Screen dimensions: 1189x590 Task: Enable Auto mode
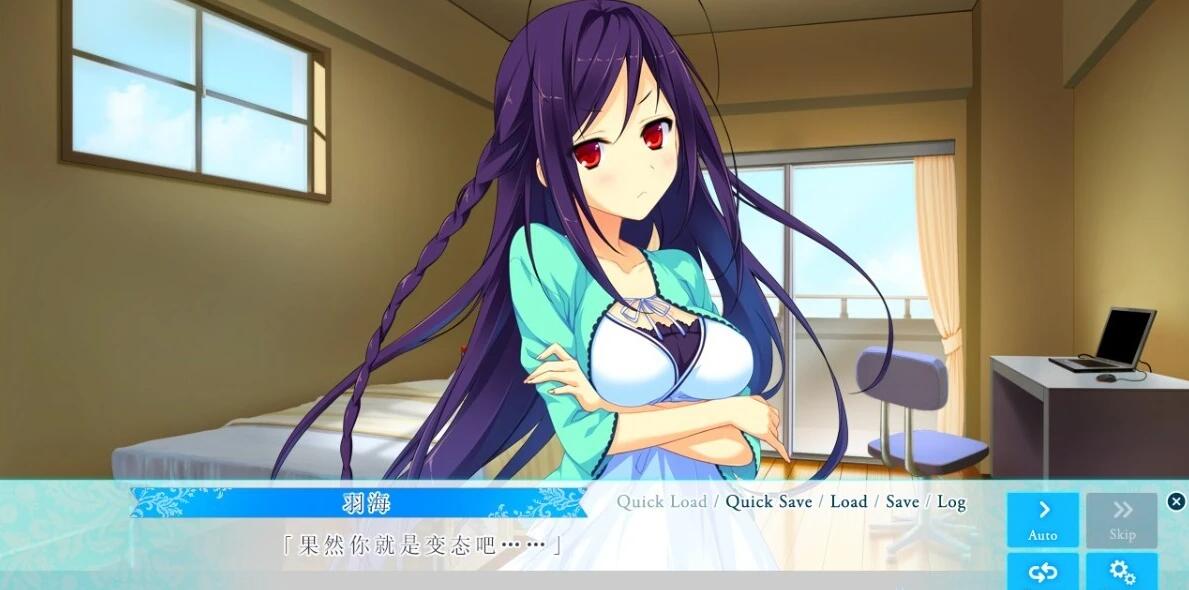pos(1042,519)
